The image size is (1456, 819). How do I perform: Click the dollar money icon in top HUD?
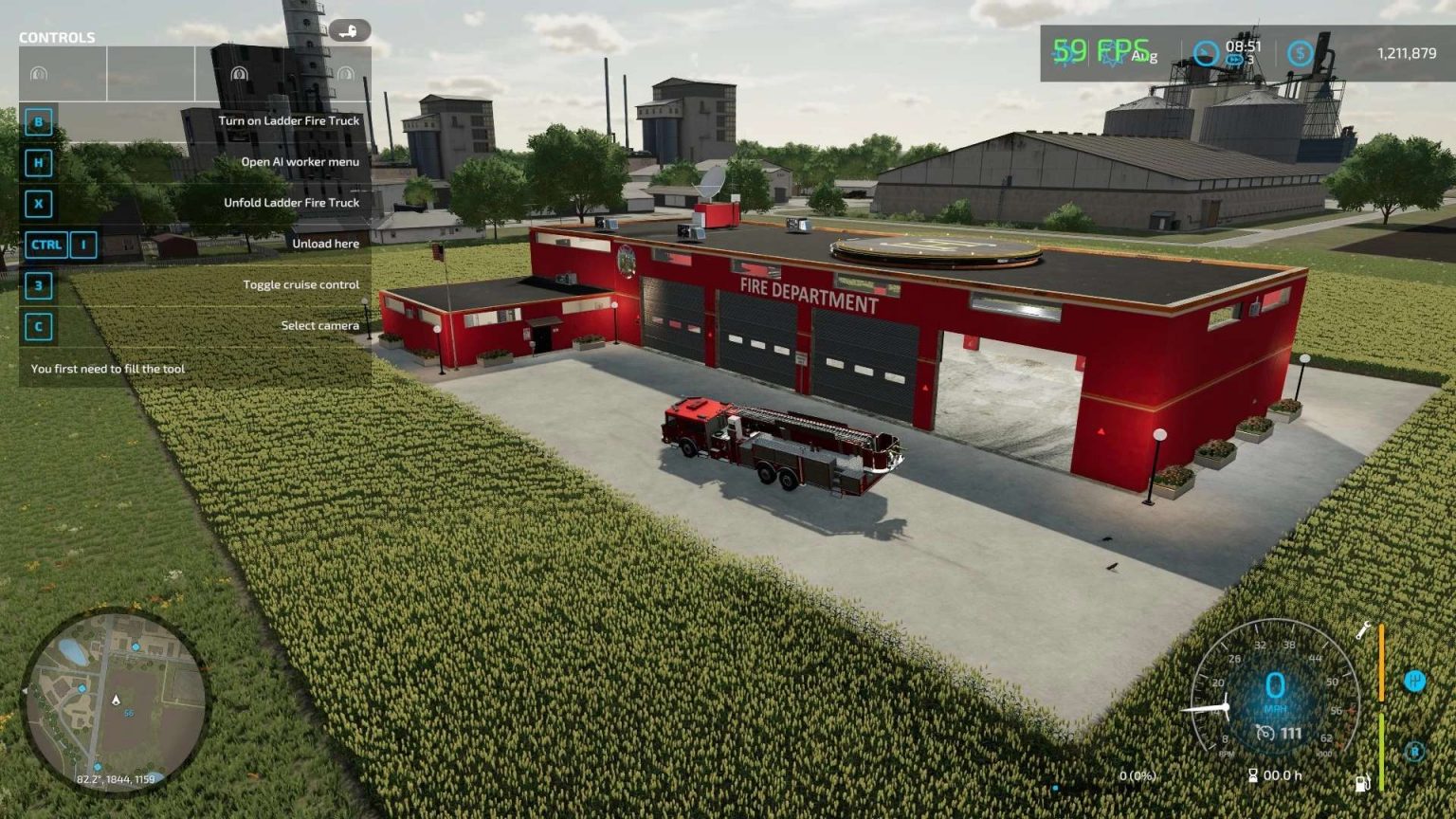pos(1301,54)
